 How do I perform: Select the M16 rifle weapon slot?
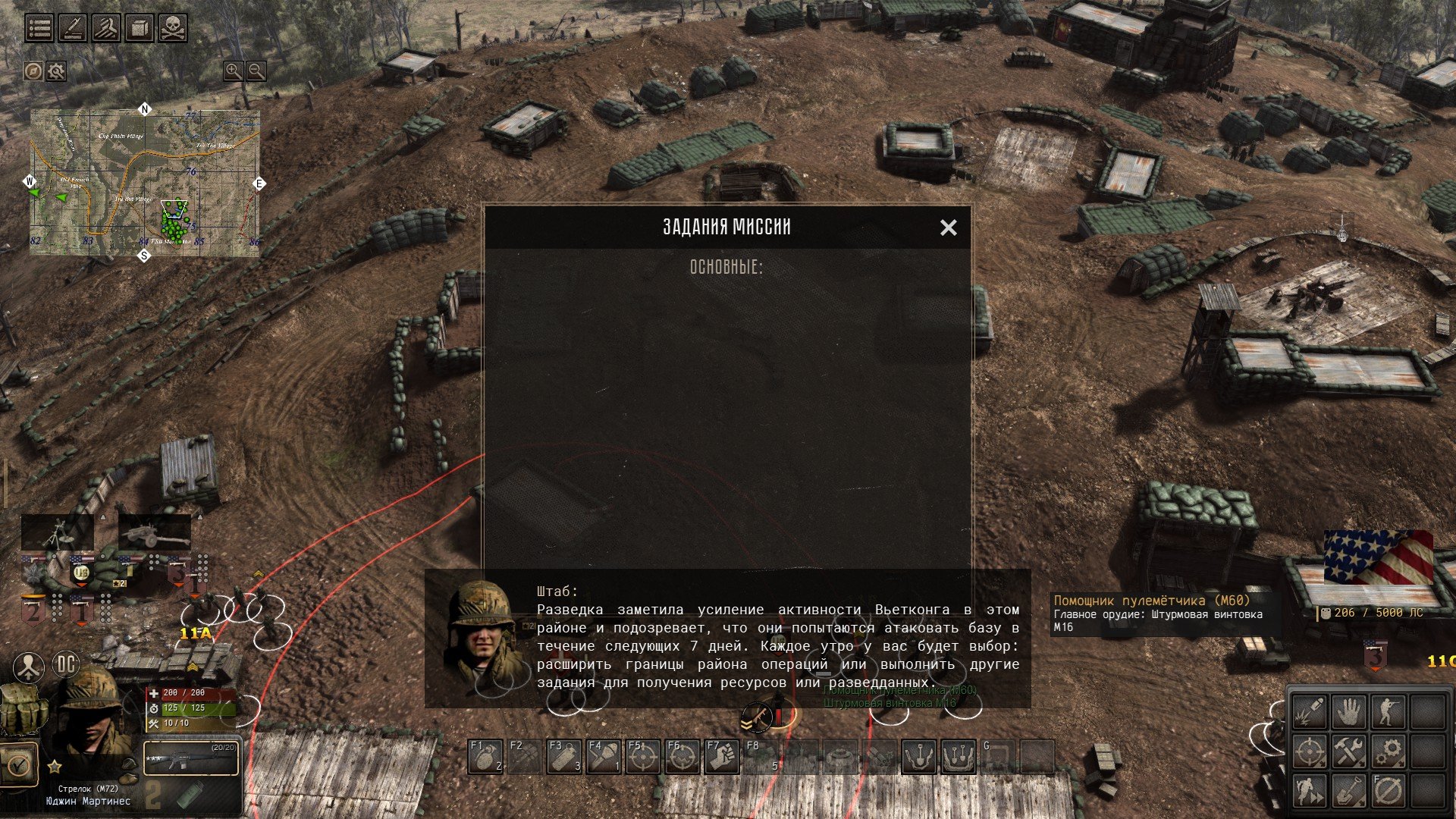pyautogui.click(x=191, y=757)
